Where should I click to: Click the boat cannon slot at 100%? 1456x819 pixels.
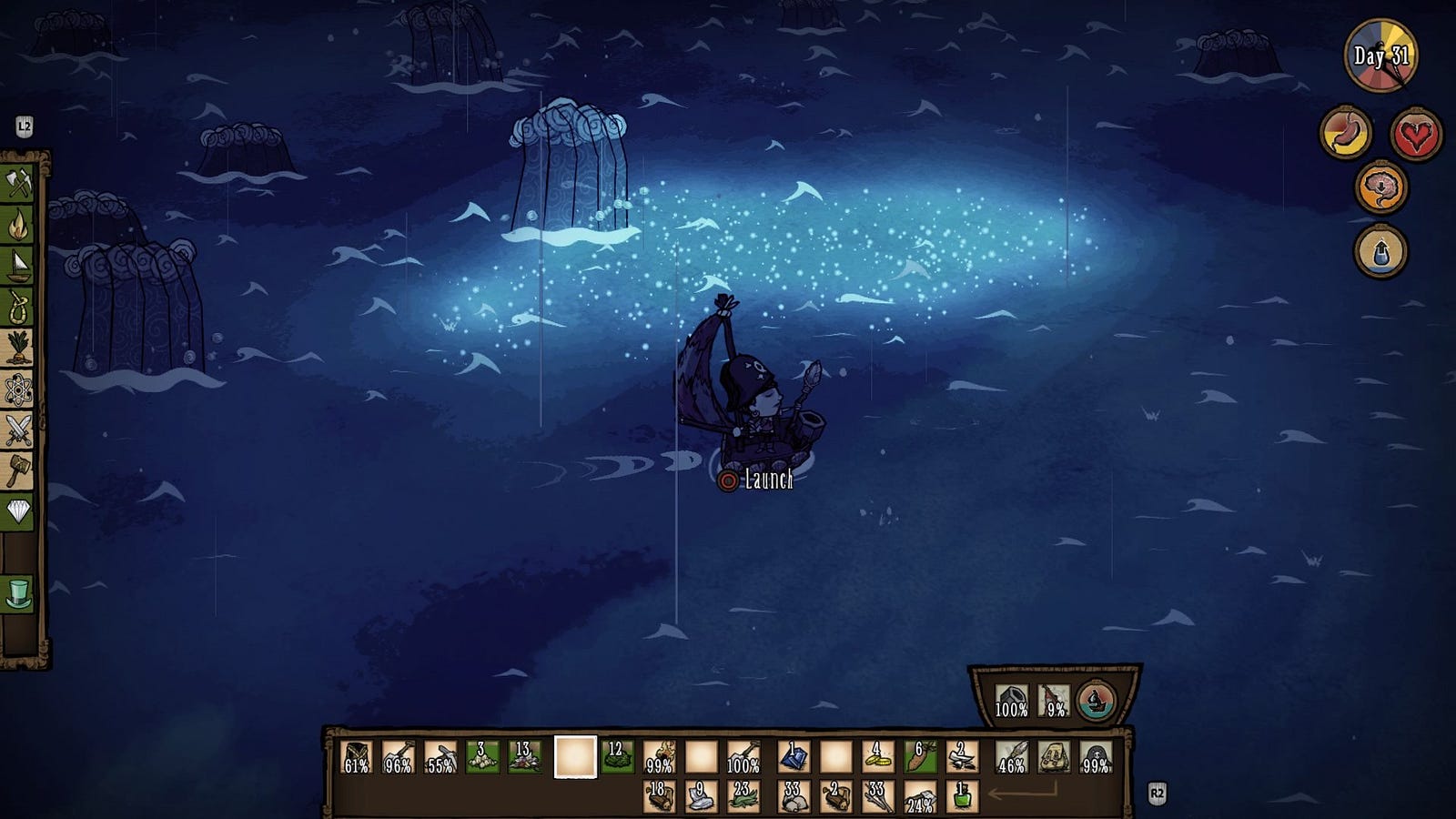pos(1011,701)
